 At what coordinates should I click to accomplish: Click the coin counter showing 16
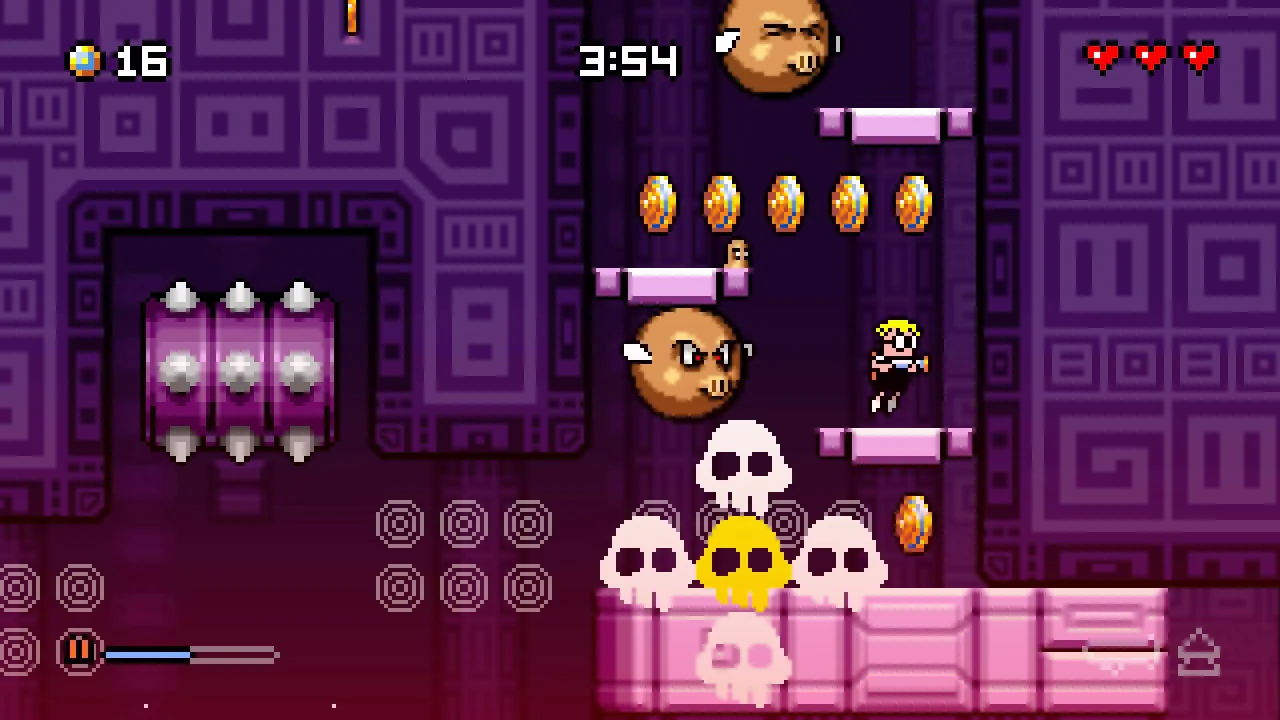(x=140, y=62)
